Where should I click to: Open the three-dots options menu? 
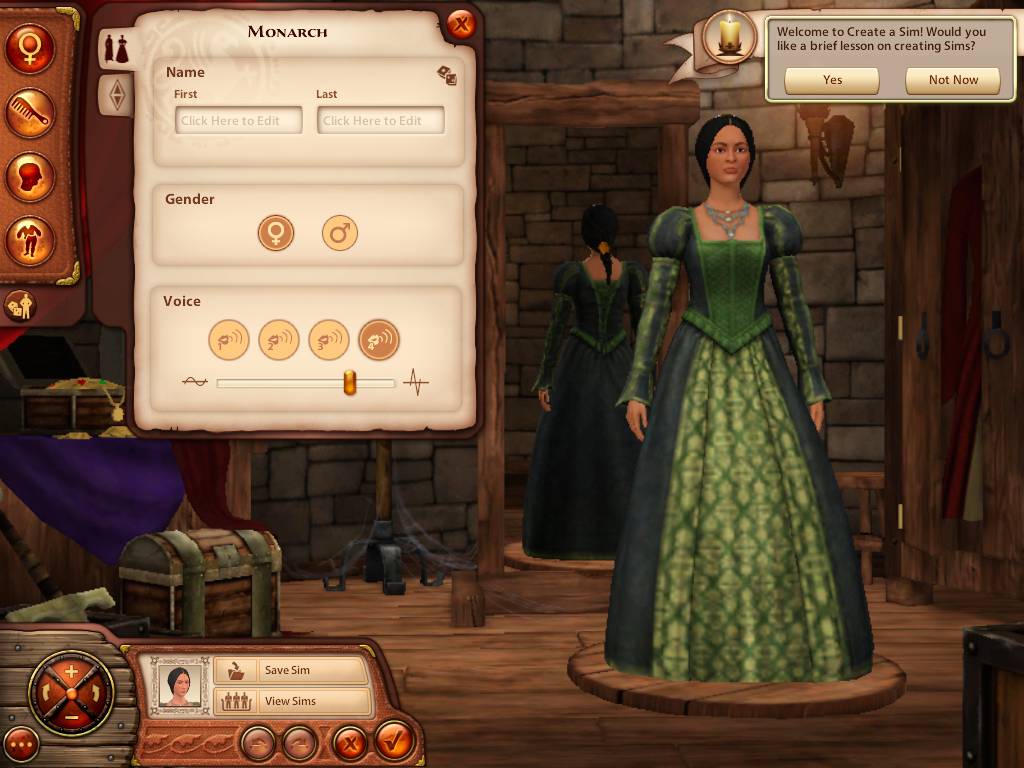pyautogui.click(x=21, y=743)
